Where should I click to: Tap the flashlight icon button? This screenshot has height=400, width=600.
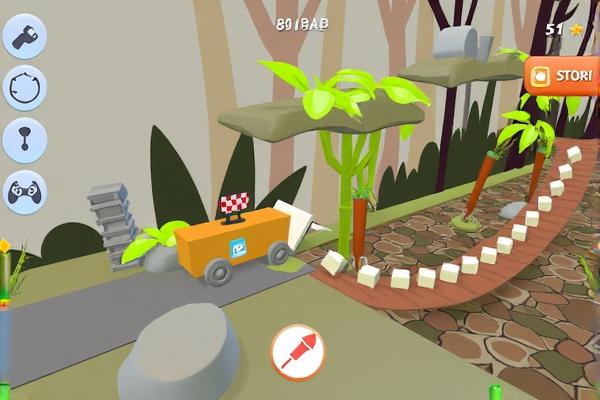(x=24, y=37)
